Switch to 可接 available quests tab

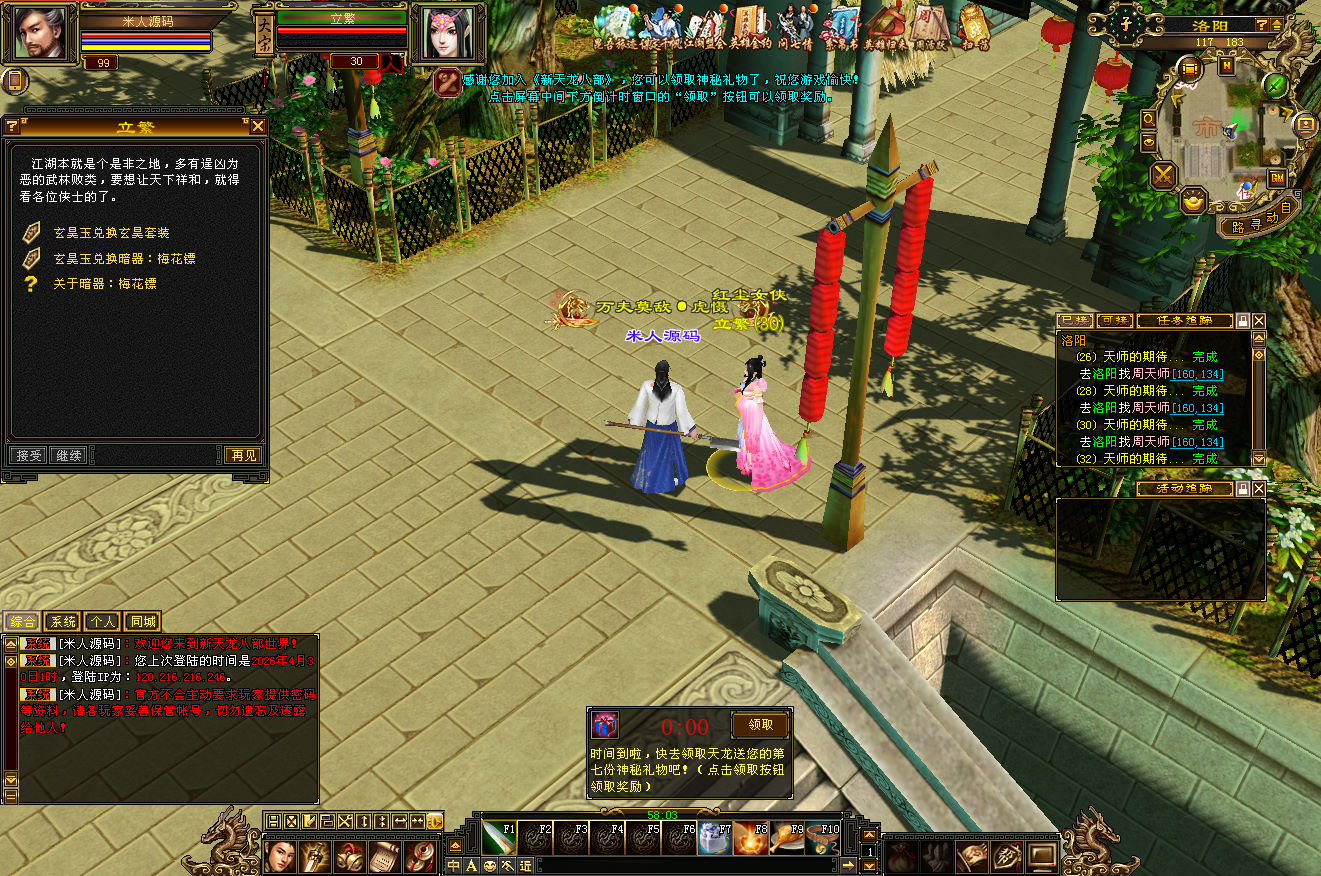[x=1114, y=321]
